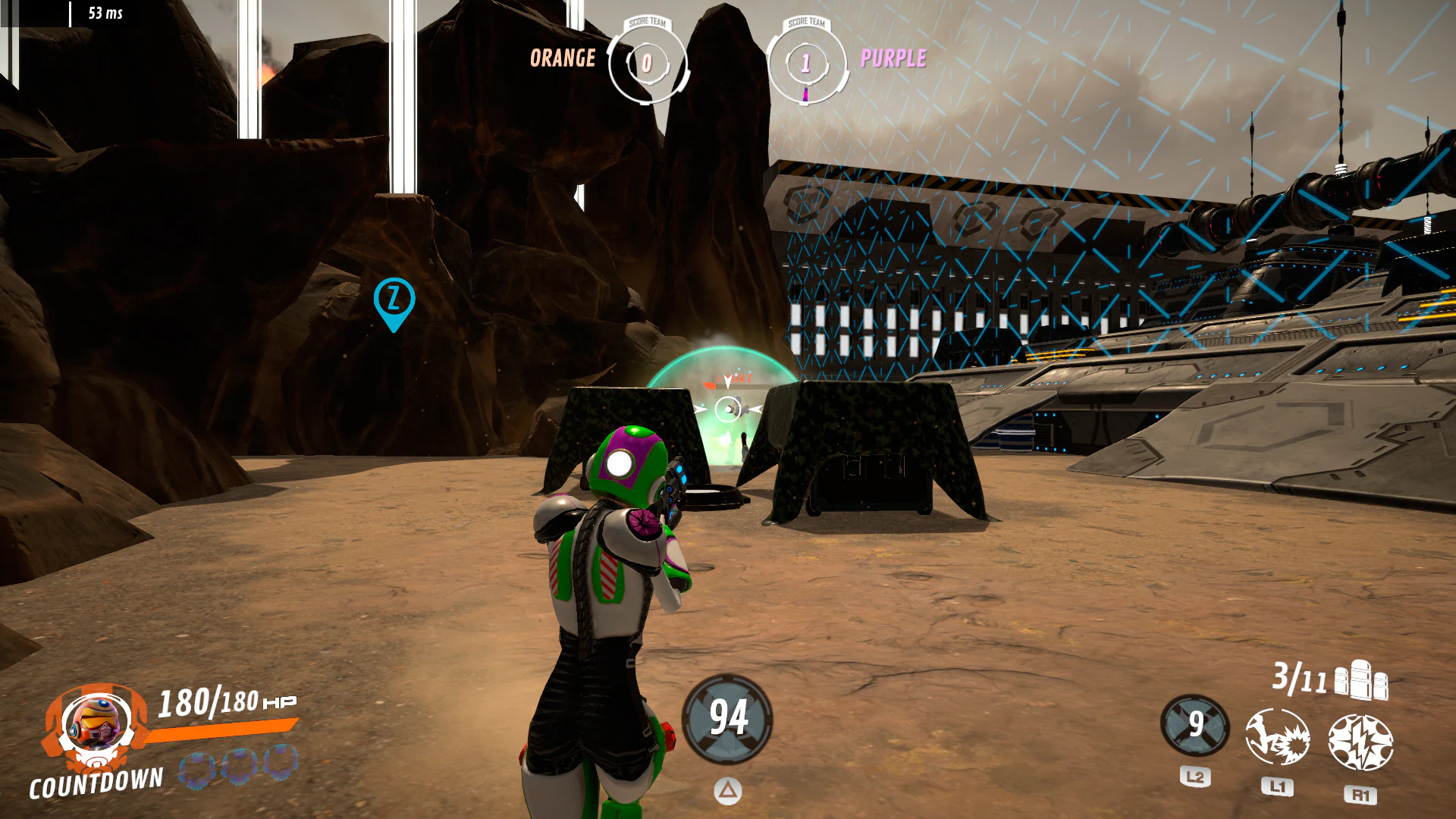Select the PURPLE team label
1456x819 pixels.
tap(893, 58)
